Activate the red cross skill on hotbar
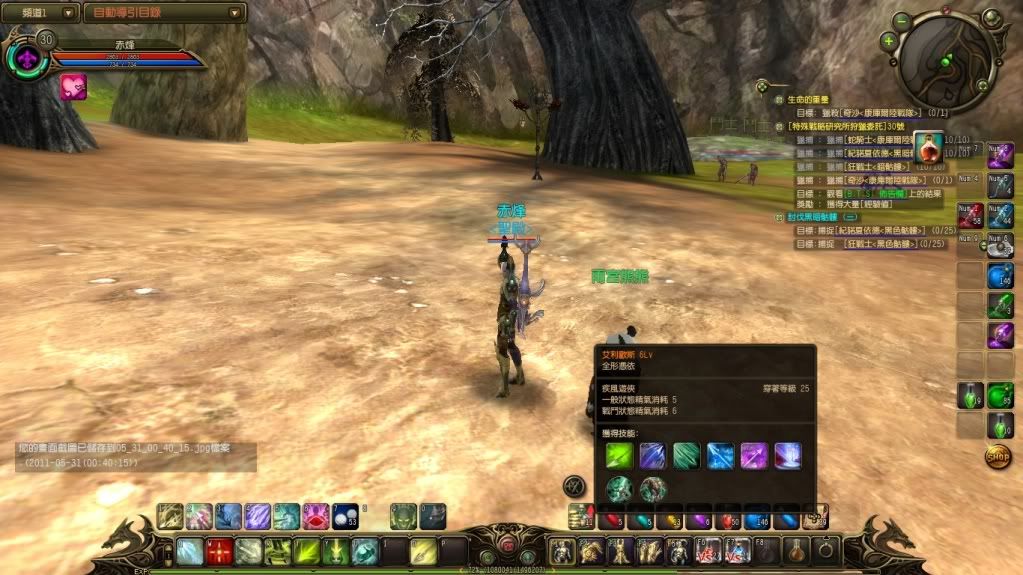The height and width of the screenshot is (575, 1023). pos(220,551)
